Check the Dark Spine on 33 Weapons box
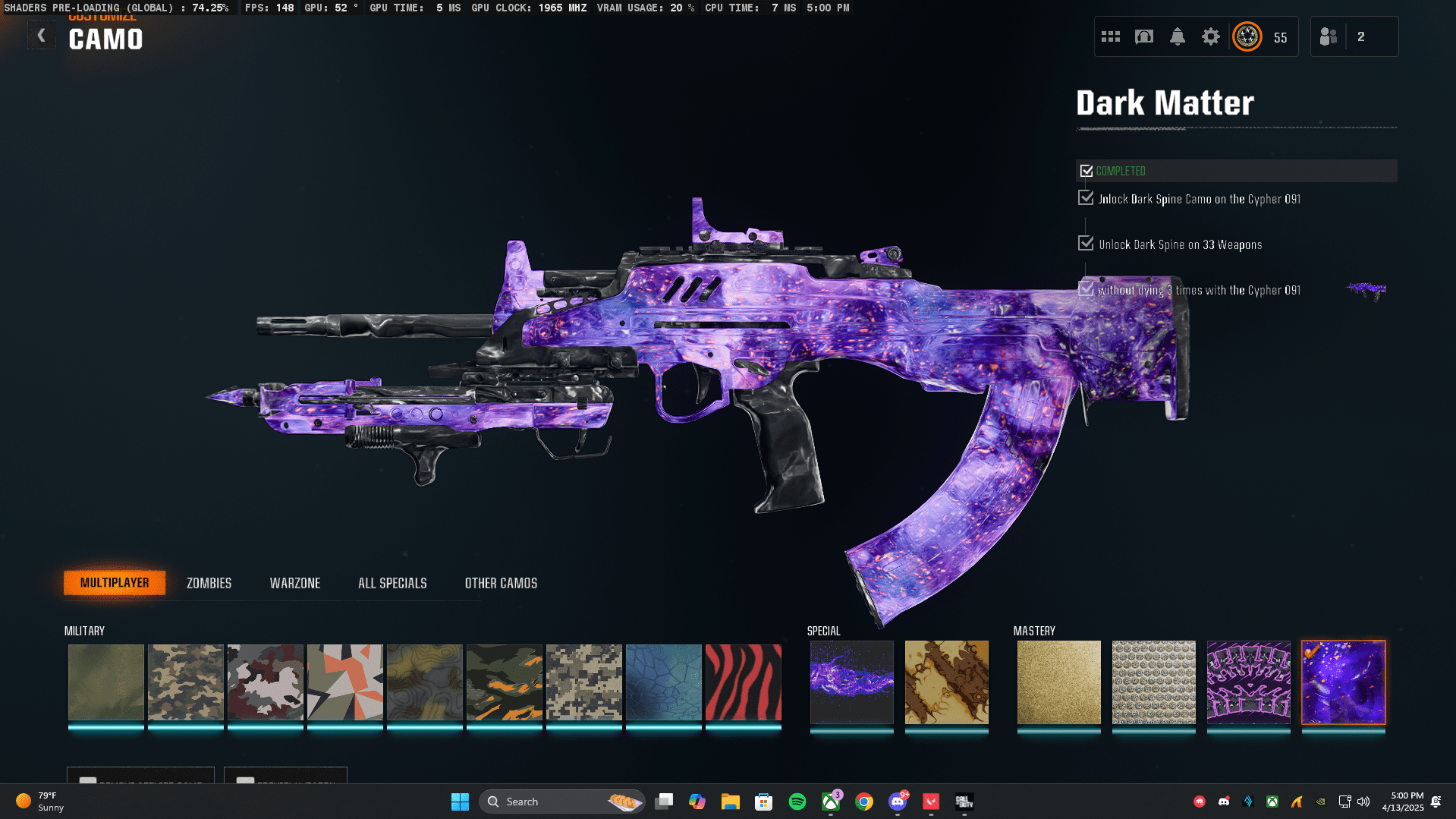 1085,243
